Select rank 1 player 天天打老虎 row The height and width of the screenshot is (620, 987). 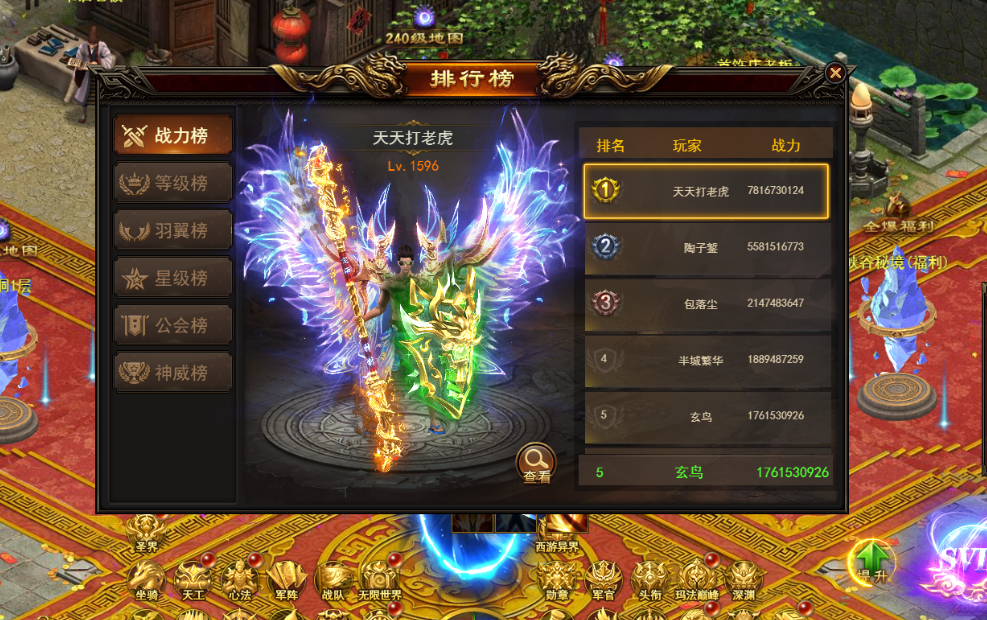(x=706, y=190)
